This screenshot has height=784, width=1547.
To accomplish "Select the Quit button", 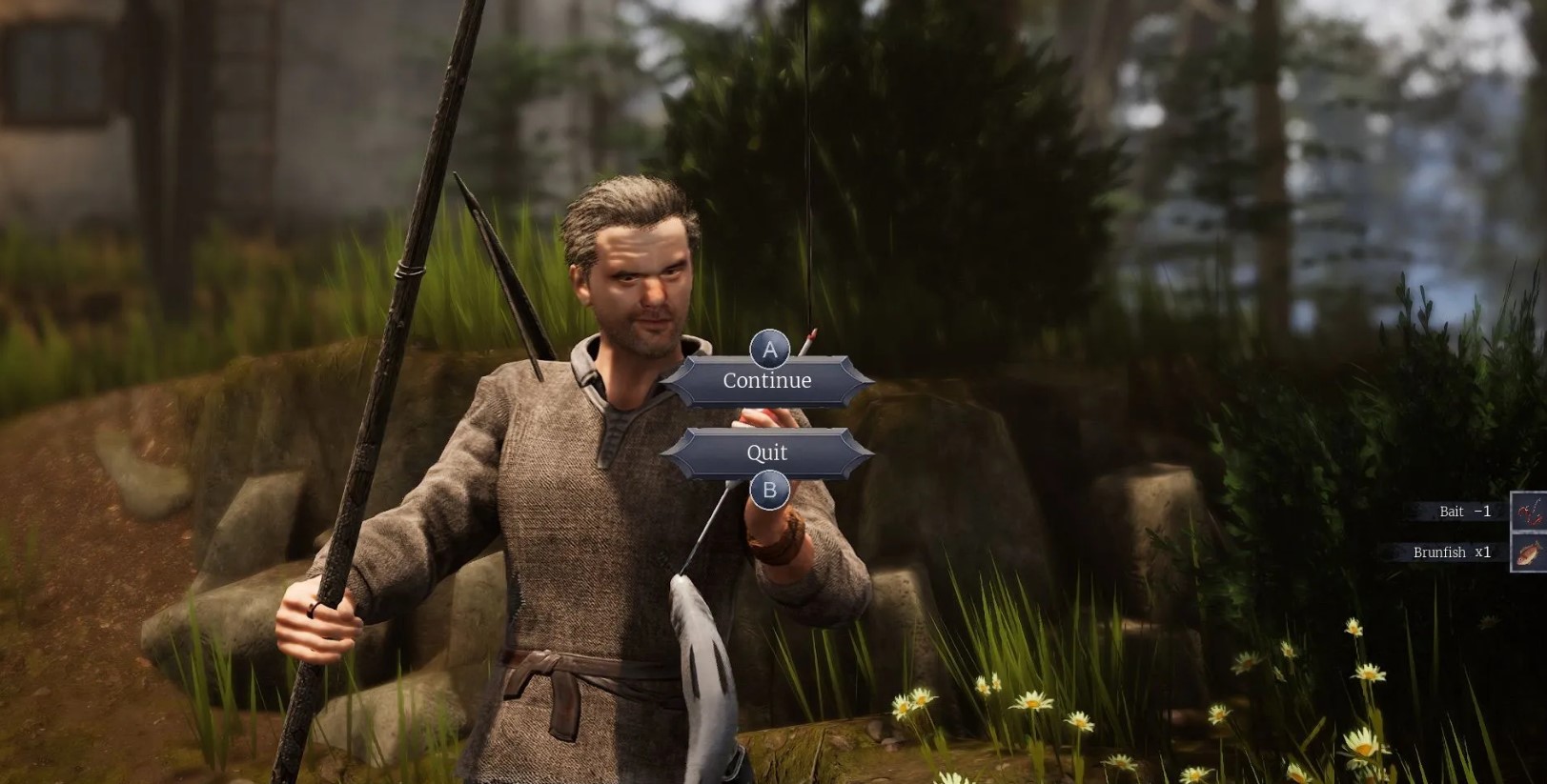I will (766, 452).
